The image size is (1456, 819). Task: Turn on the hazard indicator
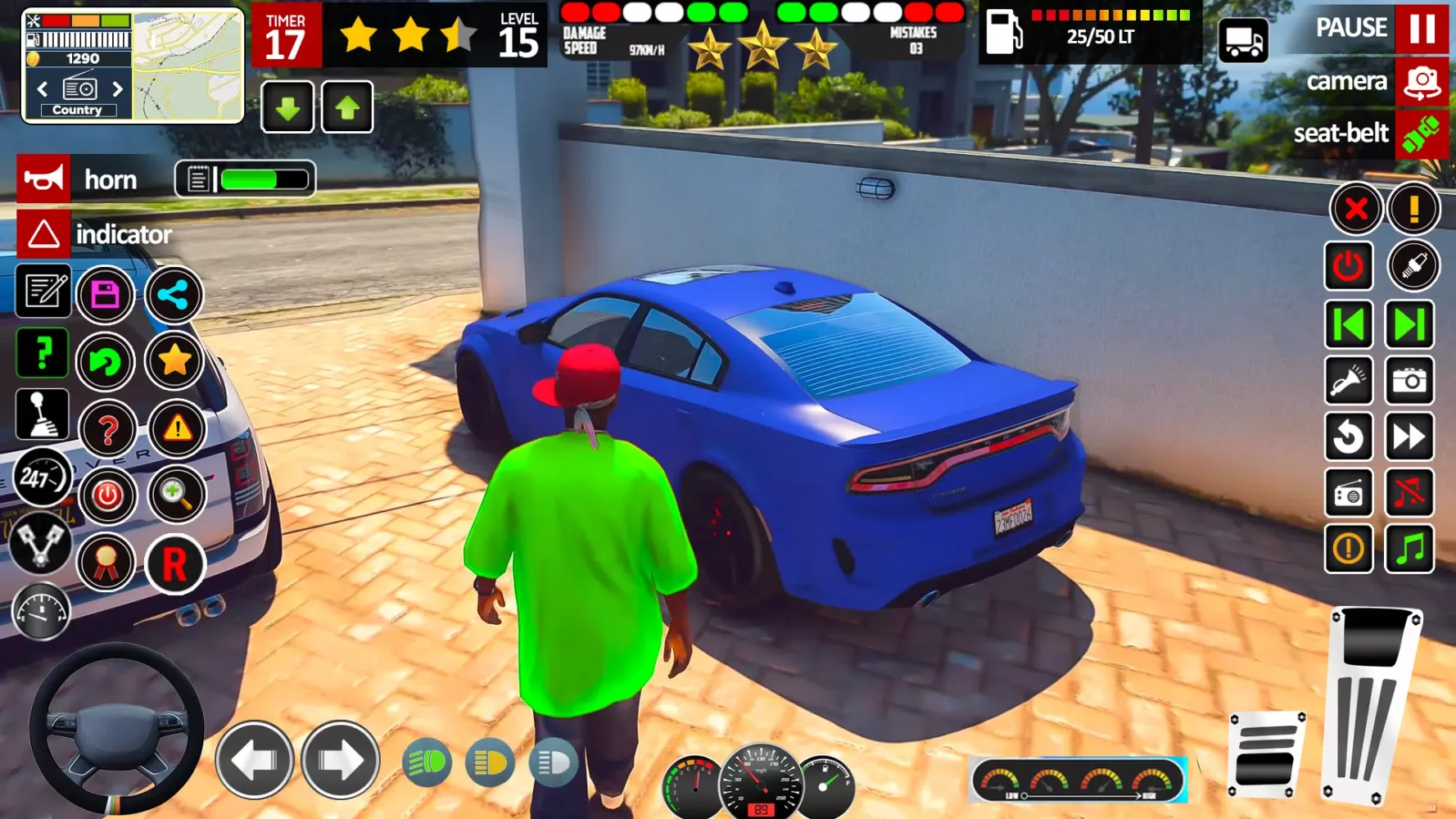[44, 234]
